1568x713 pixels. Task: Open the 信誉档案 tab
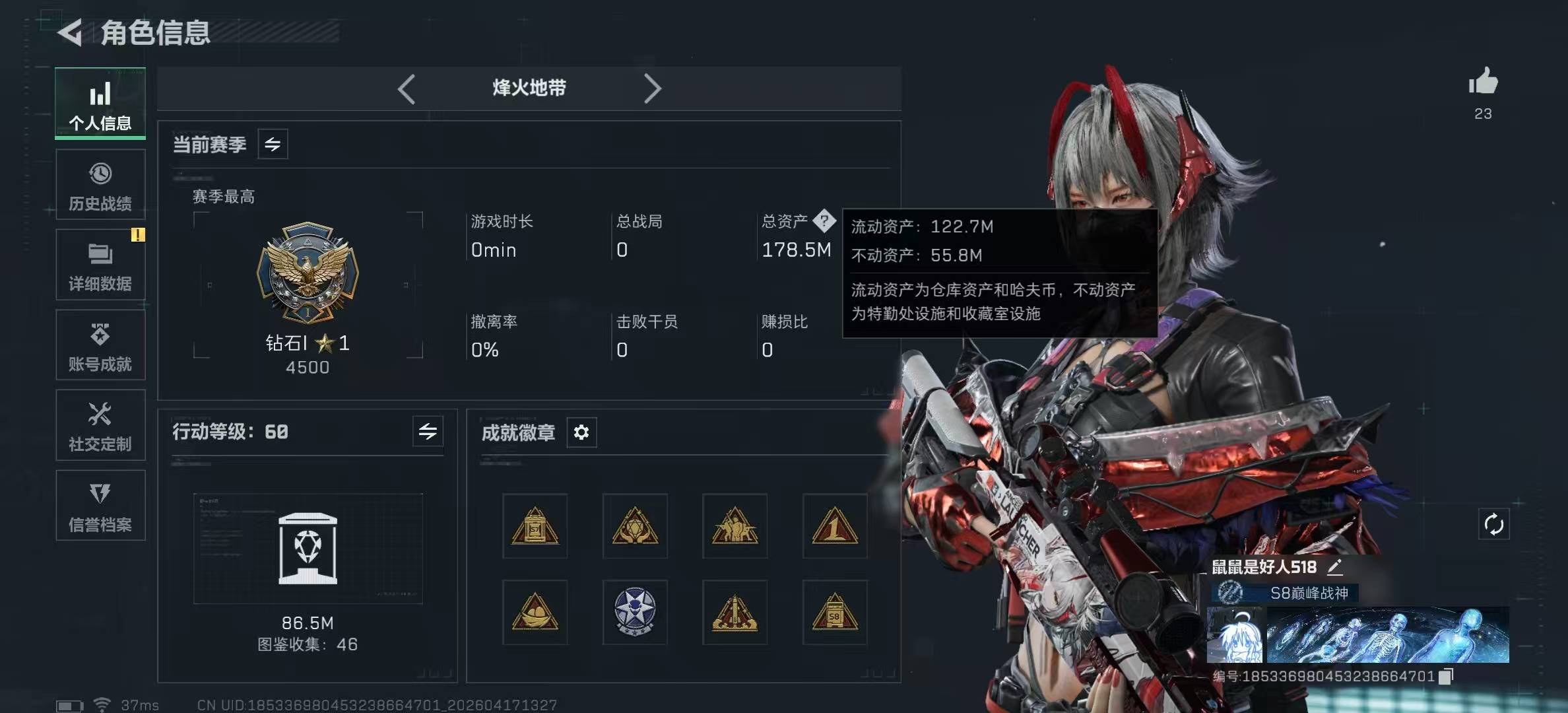click(x=100, y=506)
